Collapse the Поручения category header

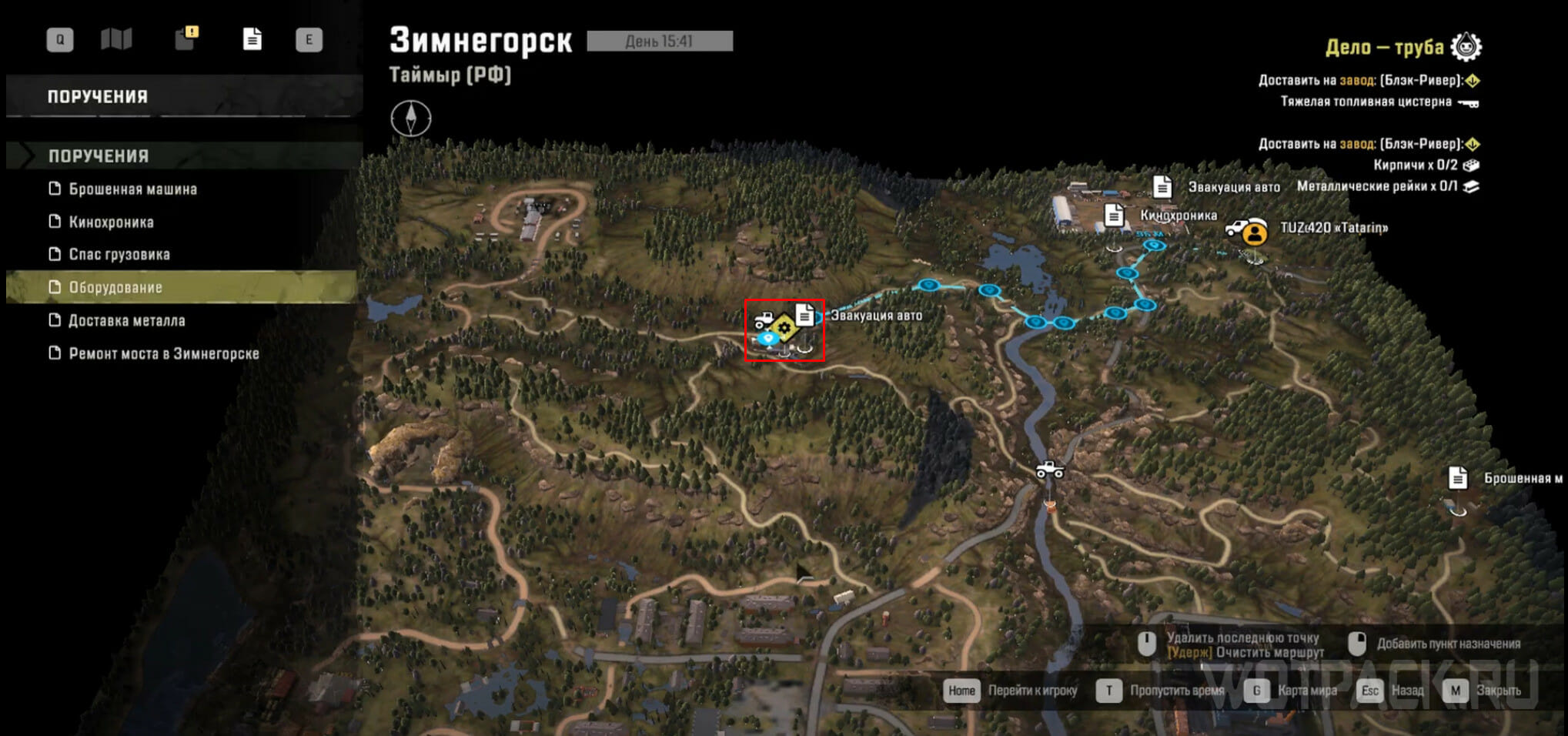coord(98,156)
